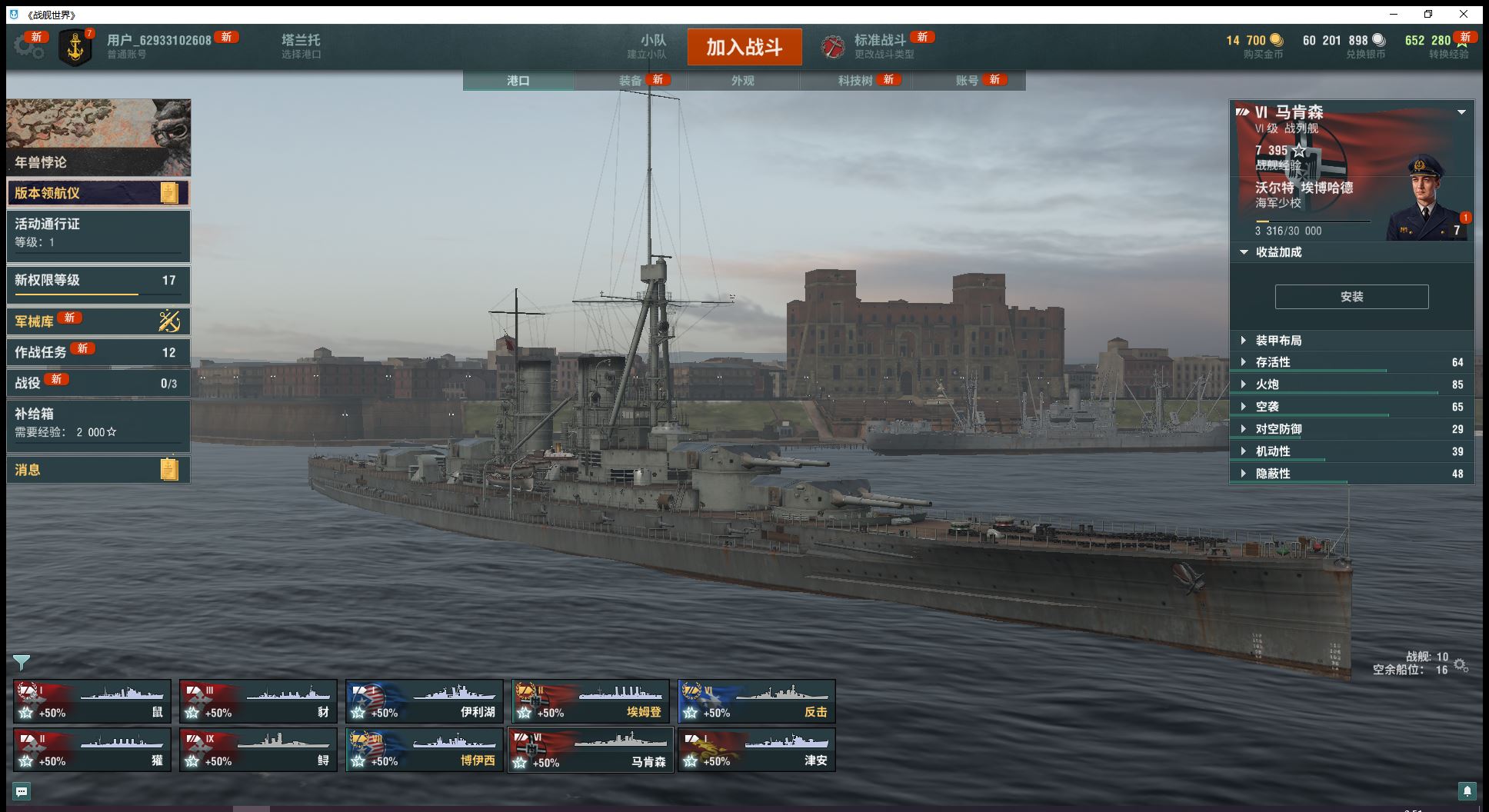Open the chat icon
Screen dimensions: 1489x812
22,791
